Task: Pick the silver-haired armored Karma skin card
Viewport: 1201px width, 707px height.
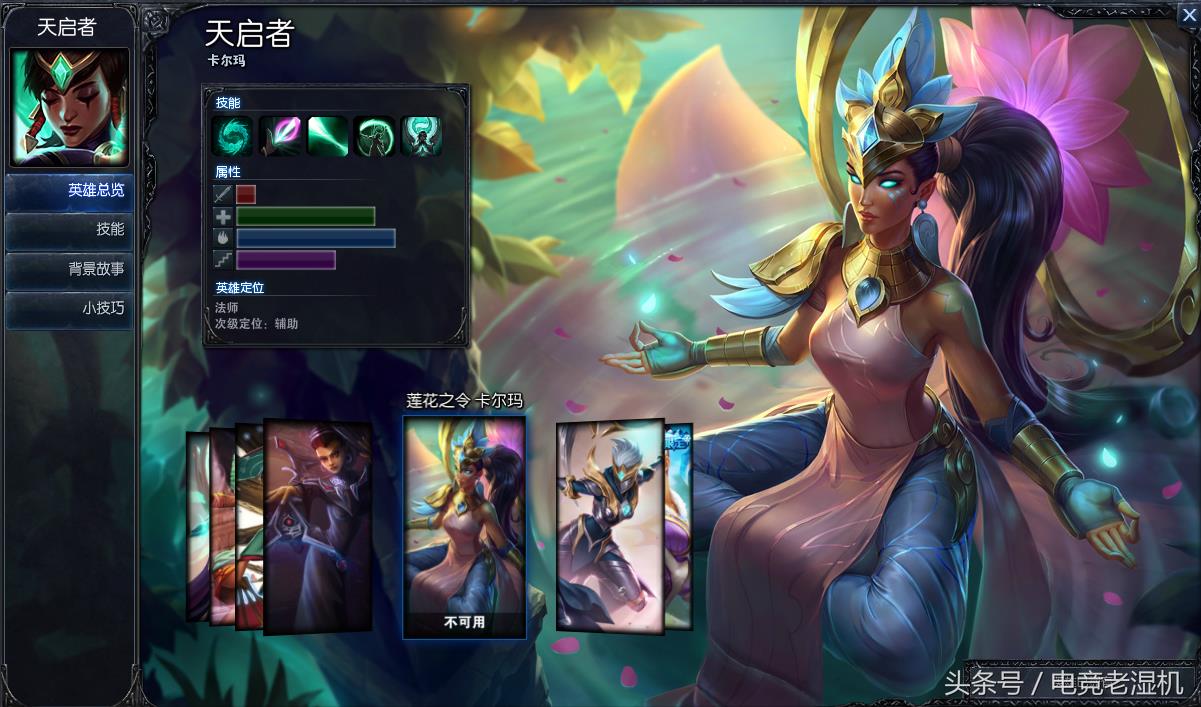Action: click(610, 525)
